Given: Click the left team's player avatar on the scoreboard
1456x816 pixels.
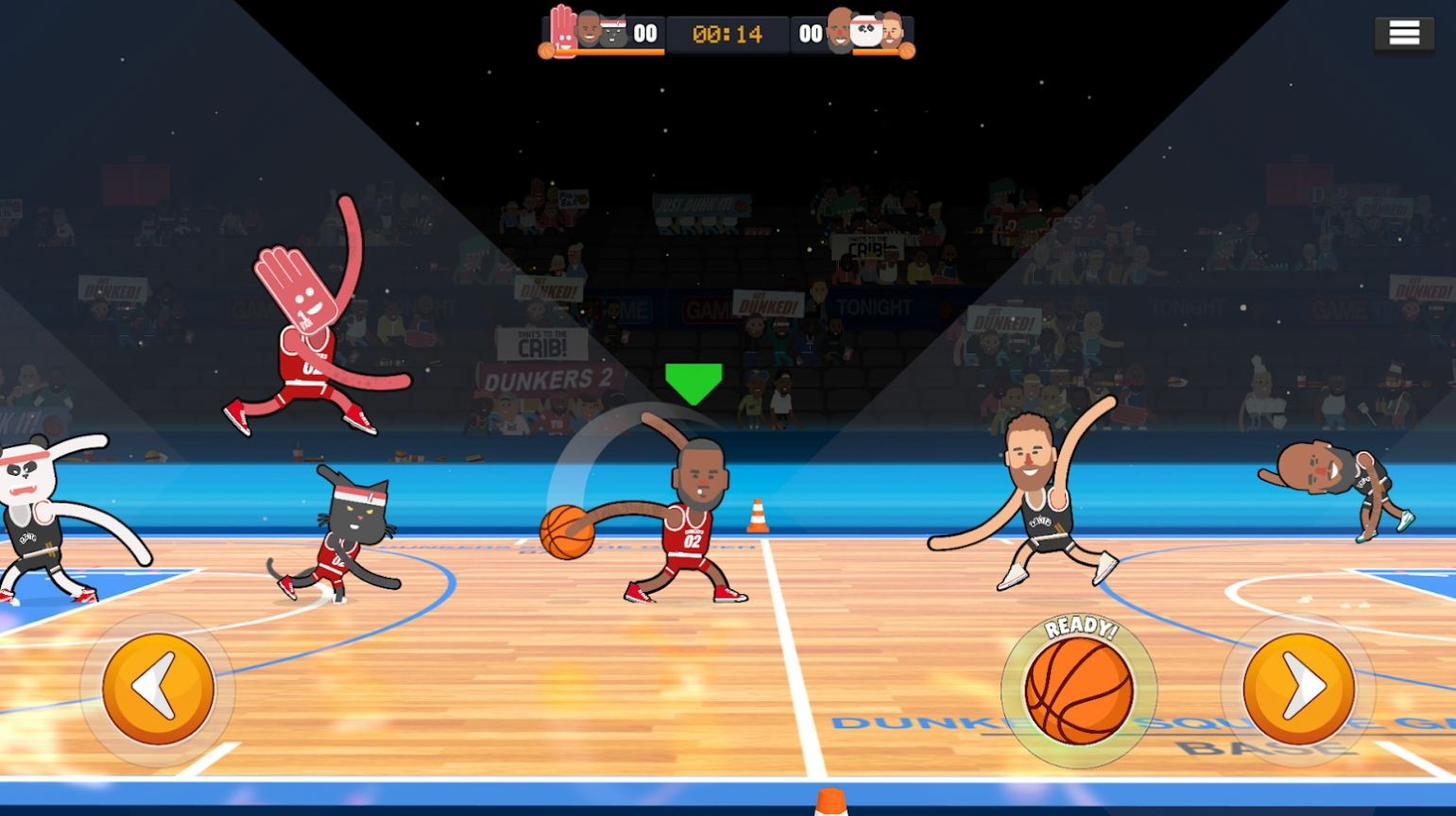Looking at the screenshot, I should point(587,28).
